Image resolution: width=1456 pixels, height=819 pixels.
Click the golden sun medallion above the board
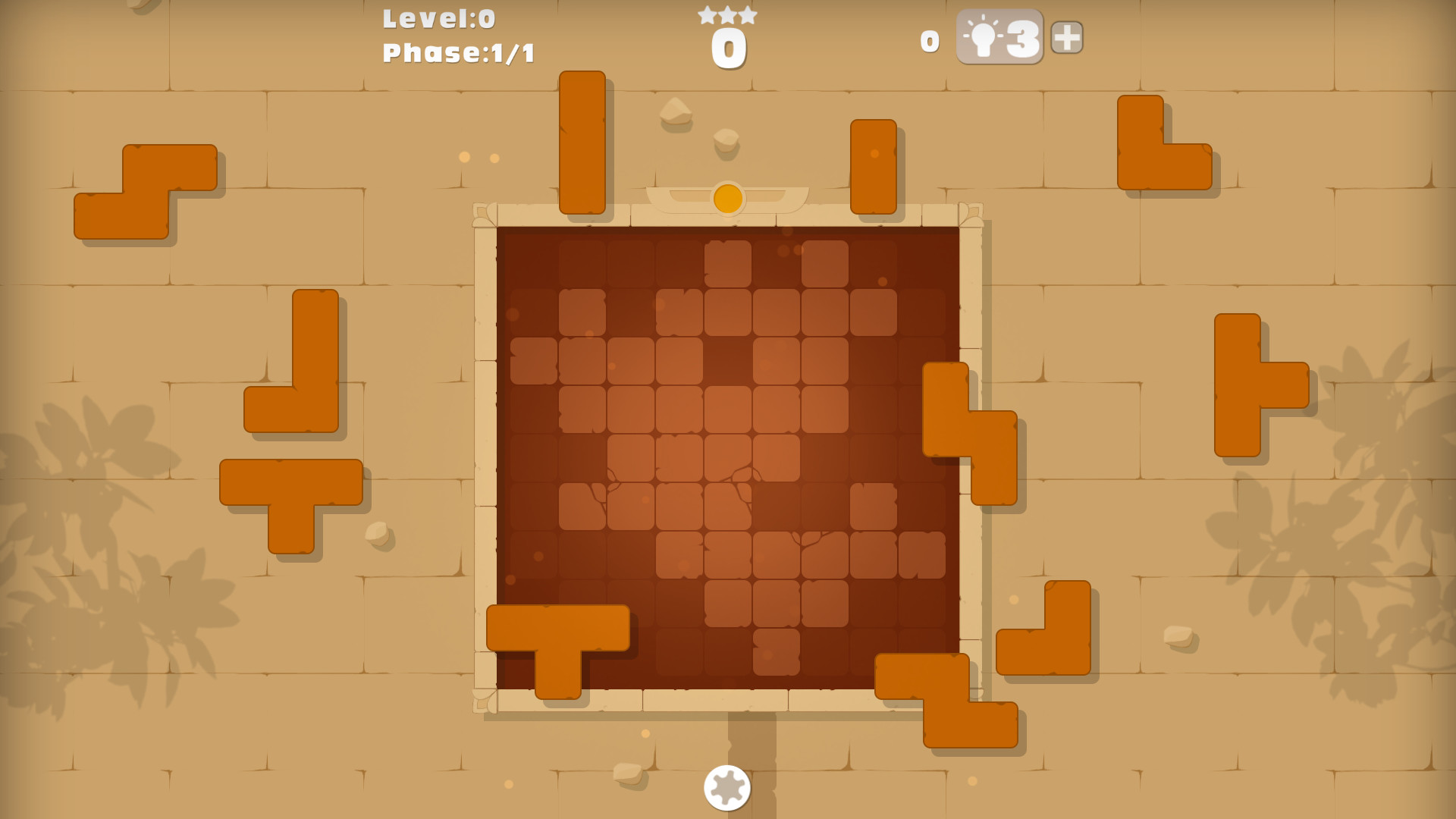(726, 199)
